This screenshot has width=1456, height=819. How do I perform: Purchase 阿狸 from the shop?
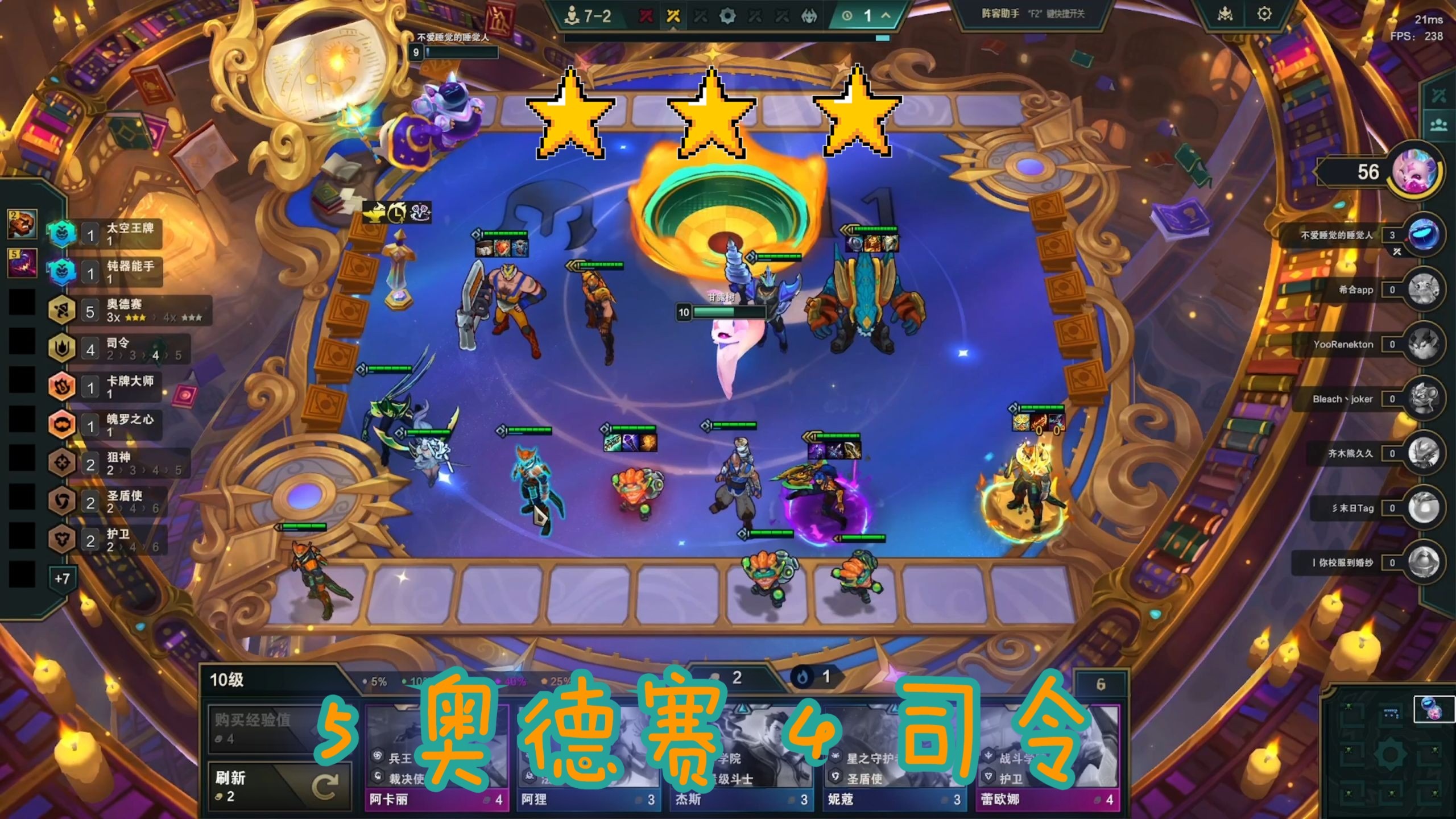tap(588, 756)
